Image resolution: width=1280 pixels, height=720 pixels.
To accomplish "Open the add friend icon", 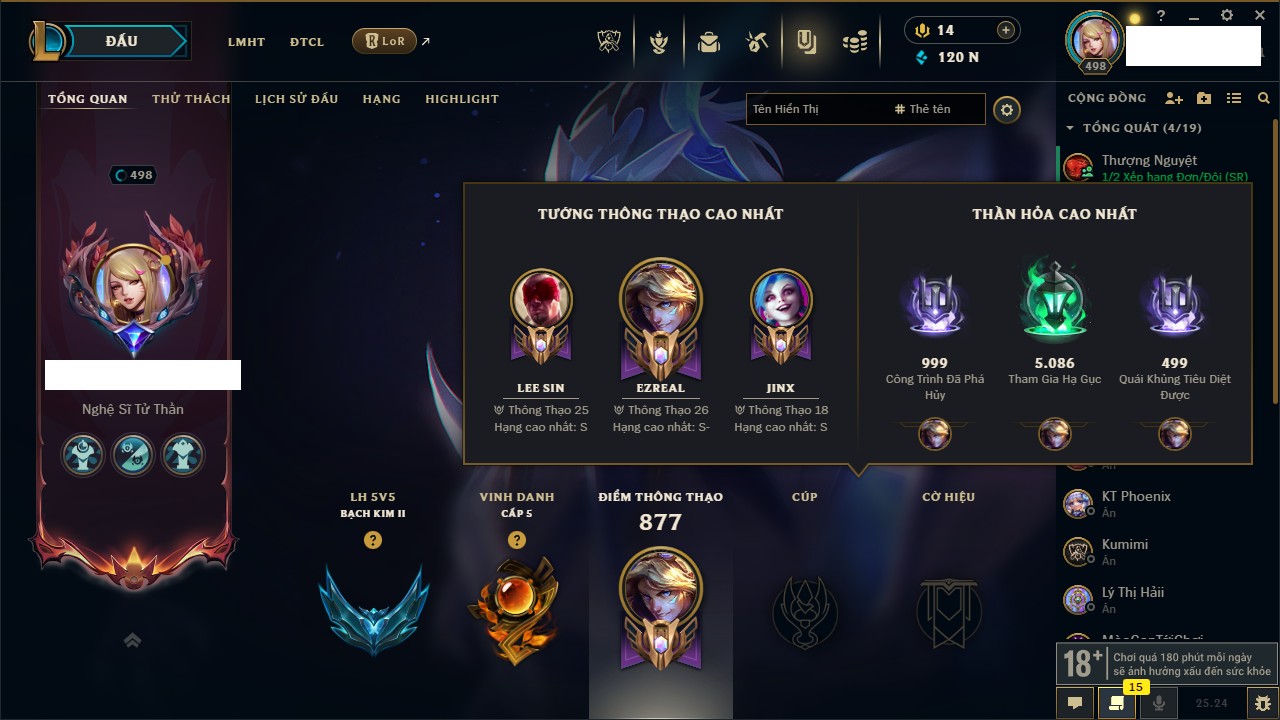I will click(1174, 98).
